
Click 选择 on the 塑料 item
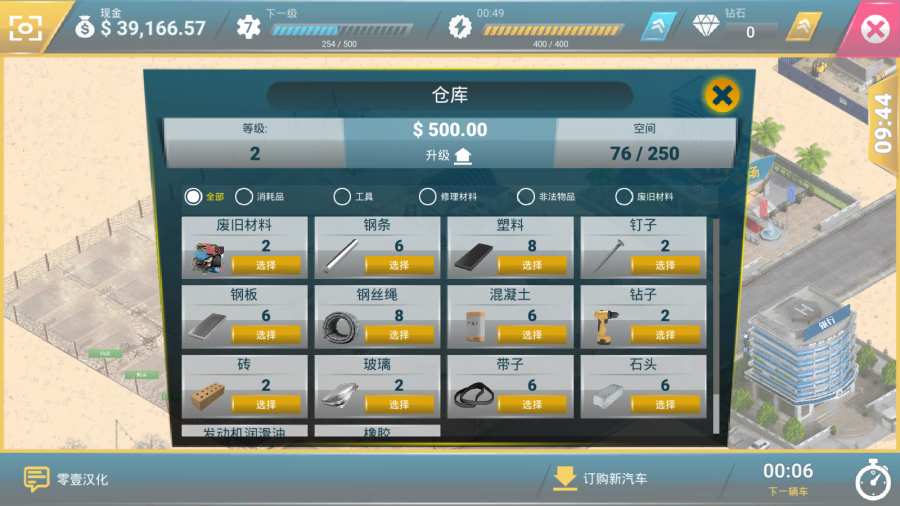click(x=532, y=265)
